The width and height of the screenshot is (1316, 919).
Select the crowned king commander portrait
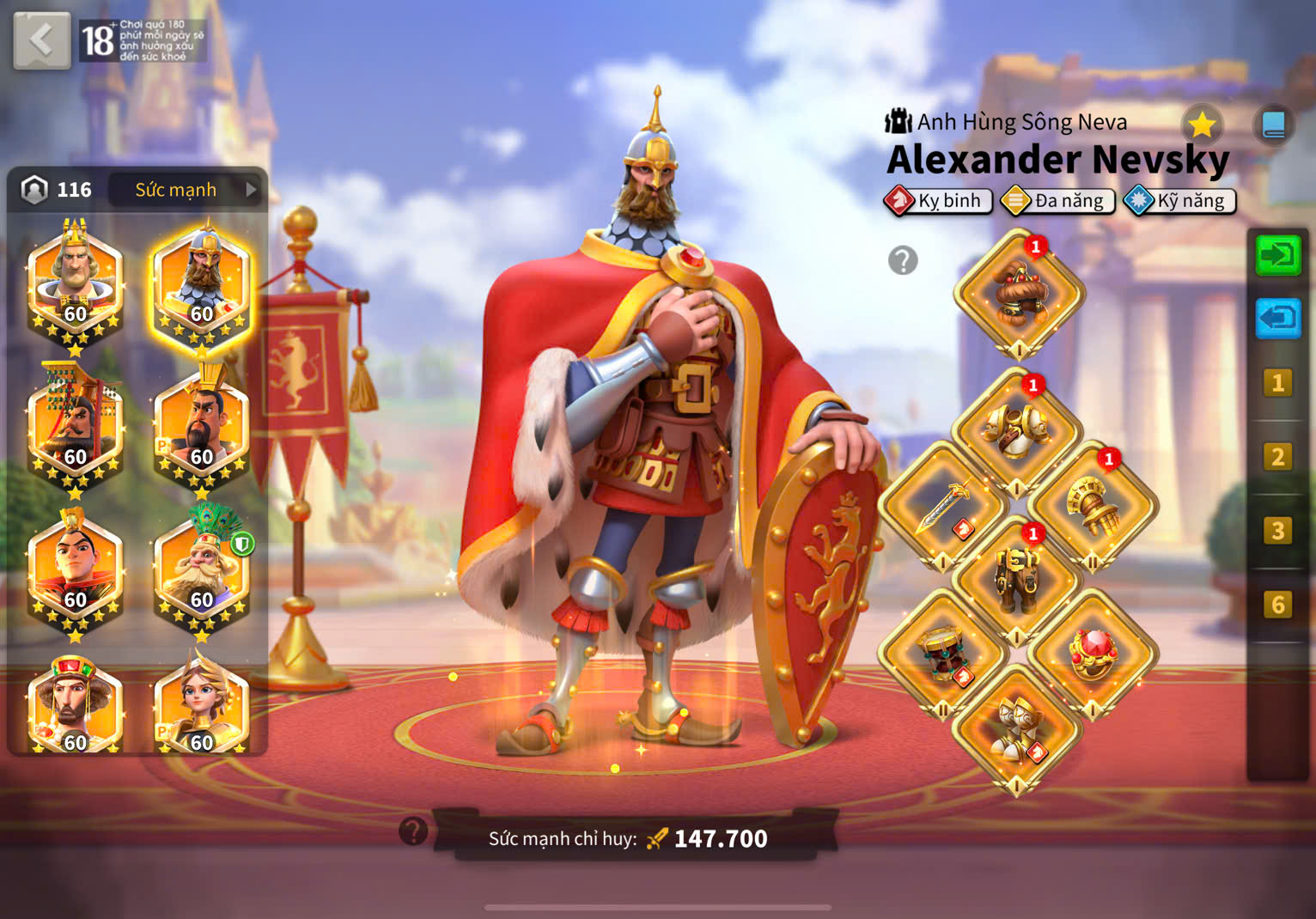75,281
